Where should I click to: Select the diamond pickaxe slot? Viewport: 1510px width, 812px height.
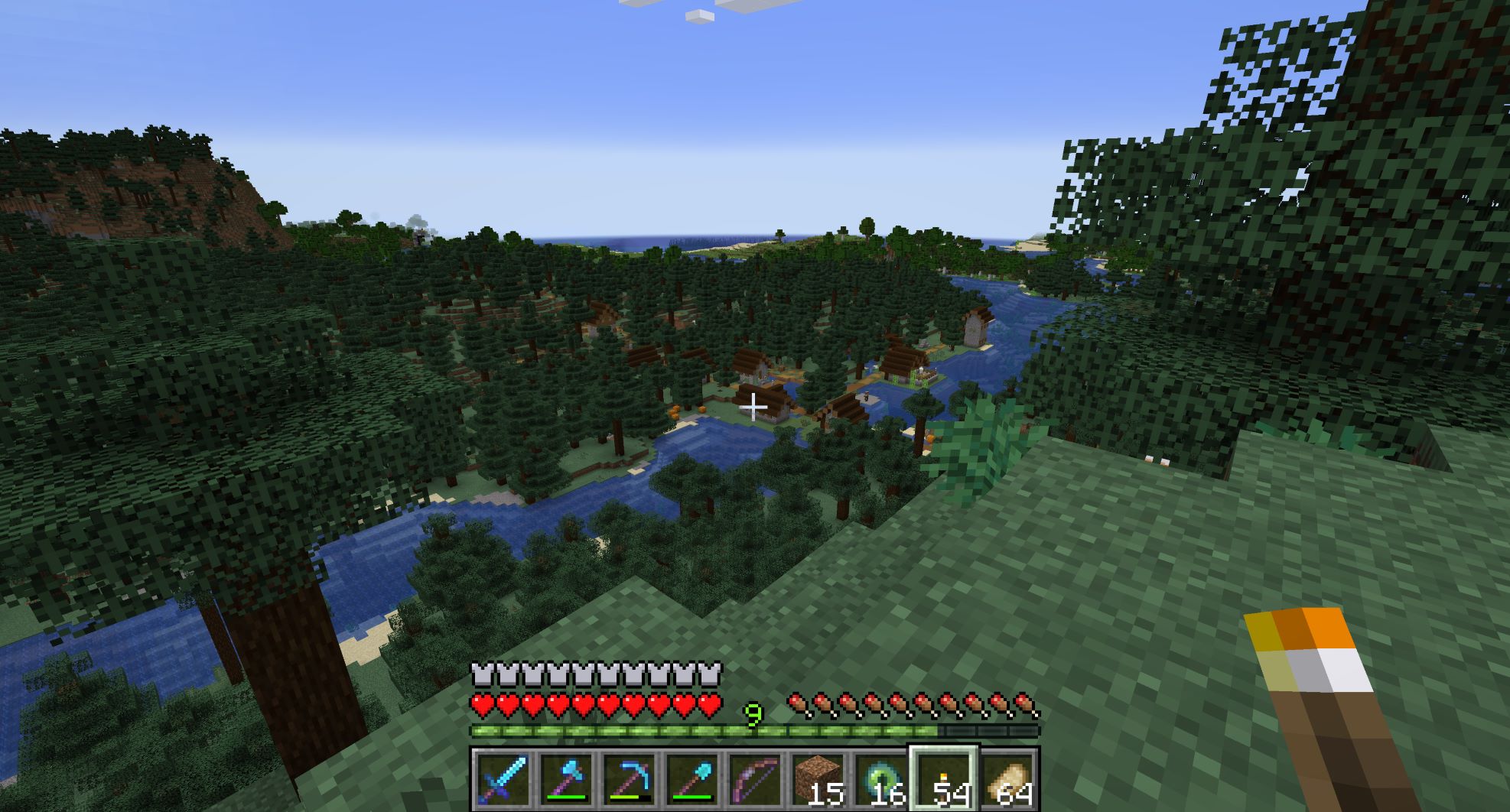coord(630,779)
